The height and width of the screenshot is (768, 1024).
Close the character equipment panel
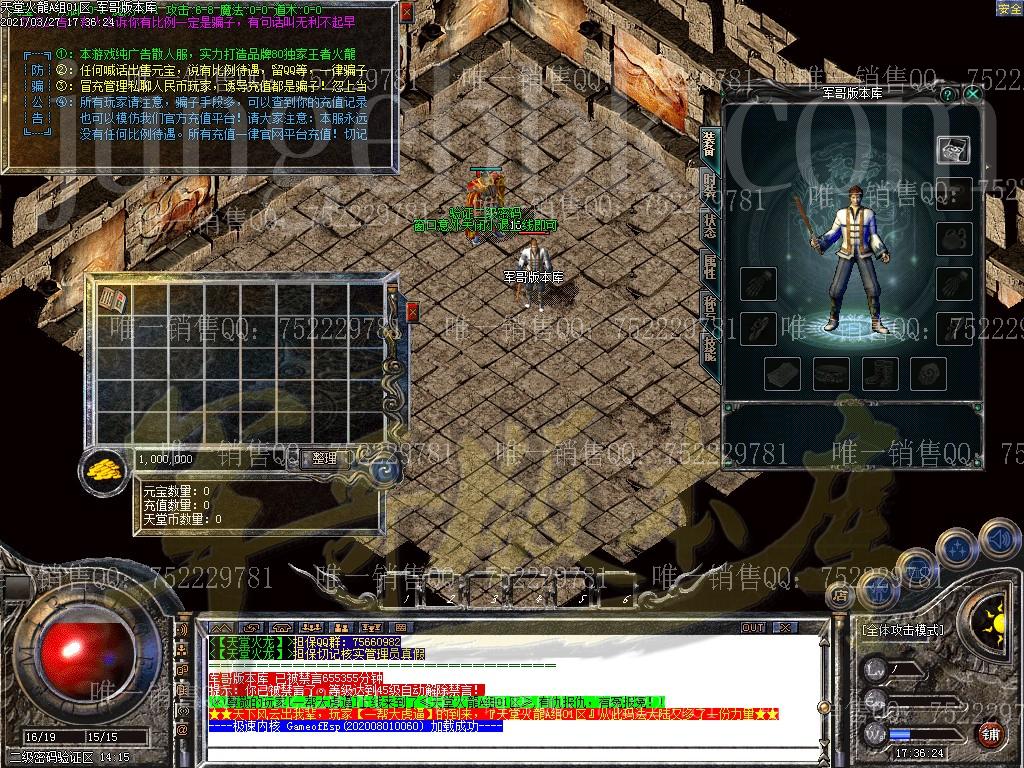[x=973, y=93]
